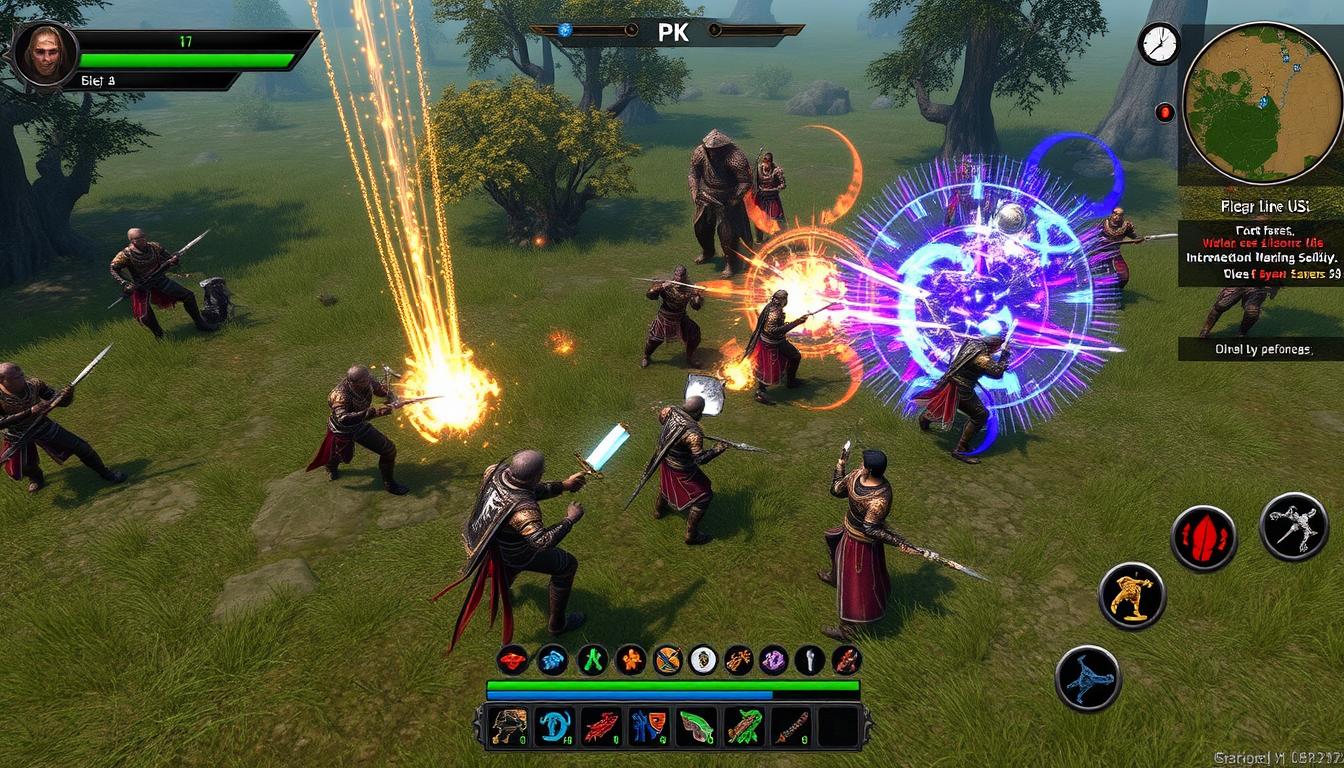
Task: Activate the white round emblem buff icon
Action: (703, 659)
